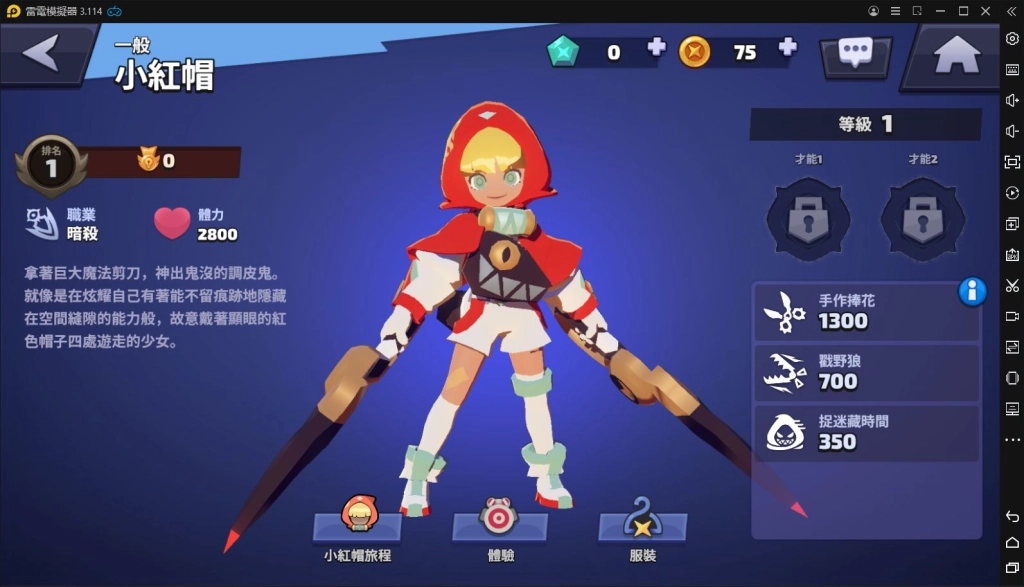Screen dimensions: 1024x587
Task: Open the 服裝 costume menu
Action: click(x=643, y=525)
